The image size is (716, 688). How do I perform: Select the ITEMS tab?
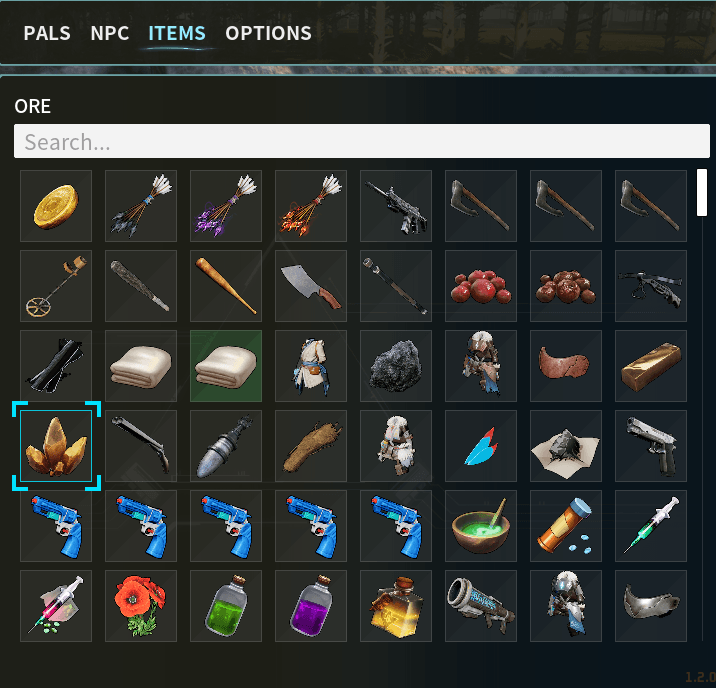177,33
